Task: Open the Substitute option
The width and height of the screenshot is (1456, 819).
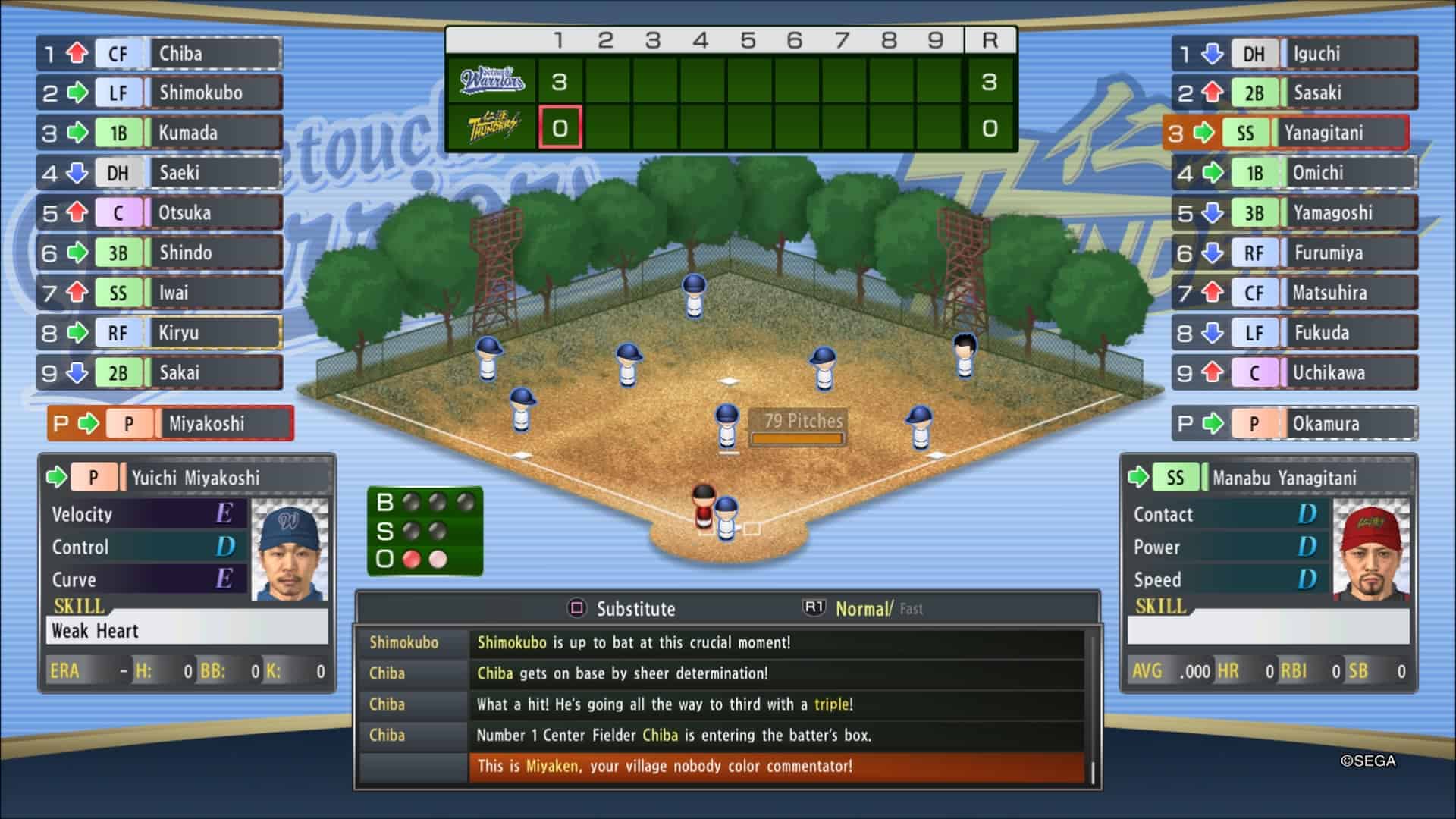Action: click(x=622, y=609)
